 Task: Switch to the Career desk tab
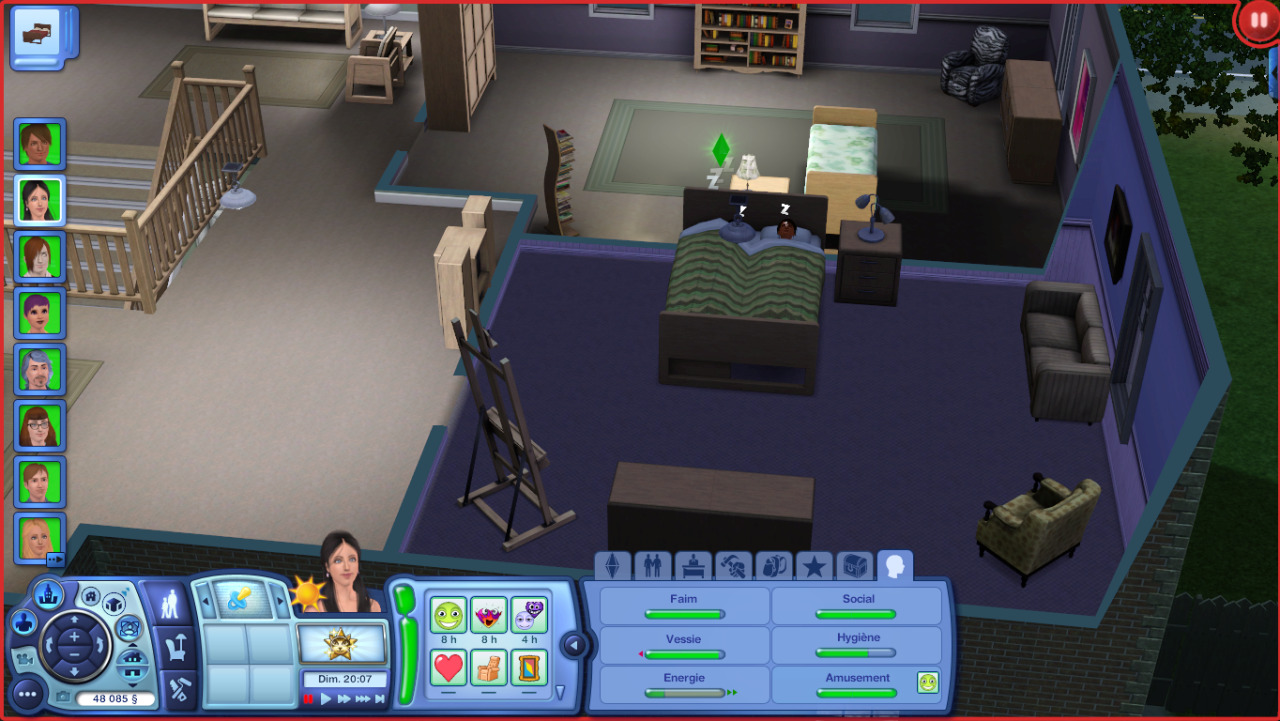pos(693,566)
